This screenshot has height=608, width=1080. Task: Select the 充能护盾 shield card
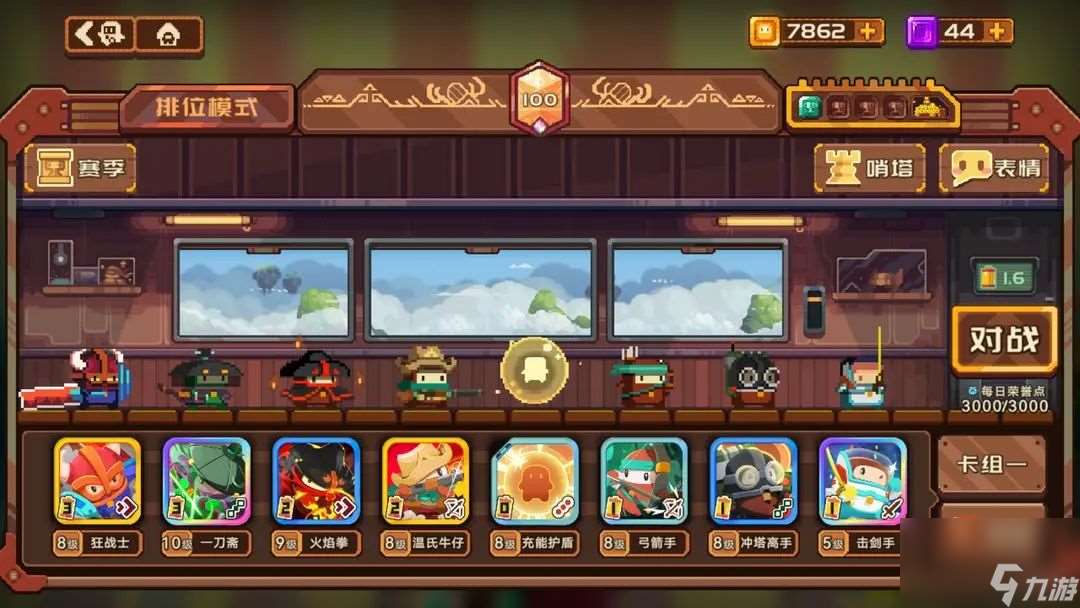[x=534, y=482]
